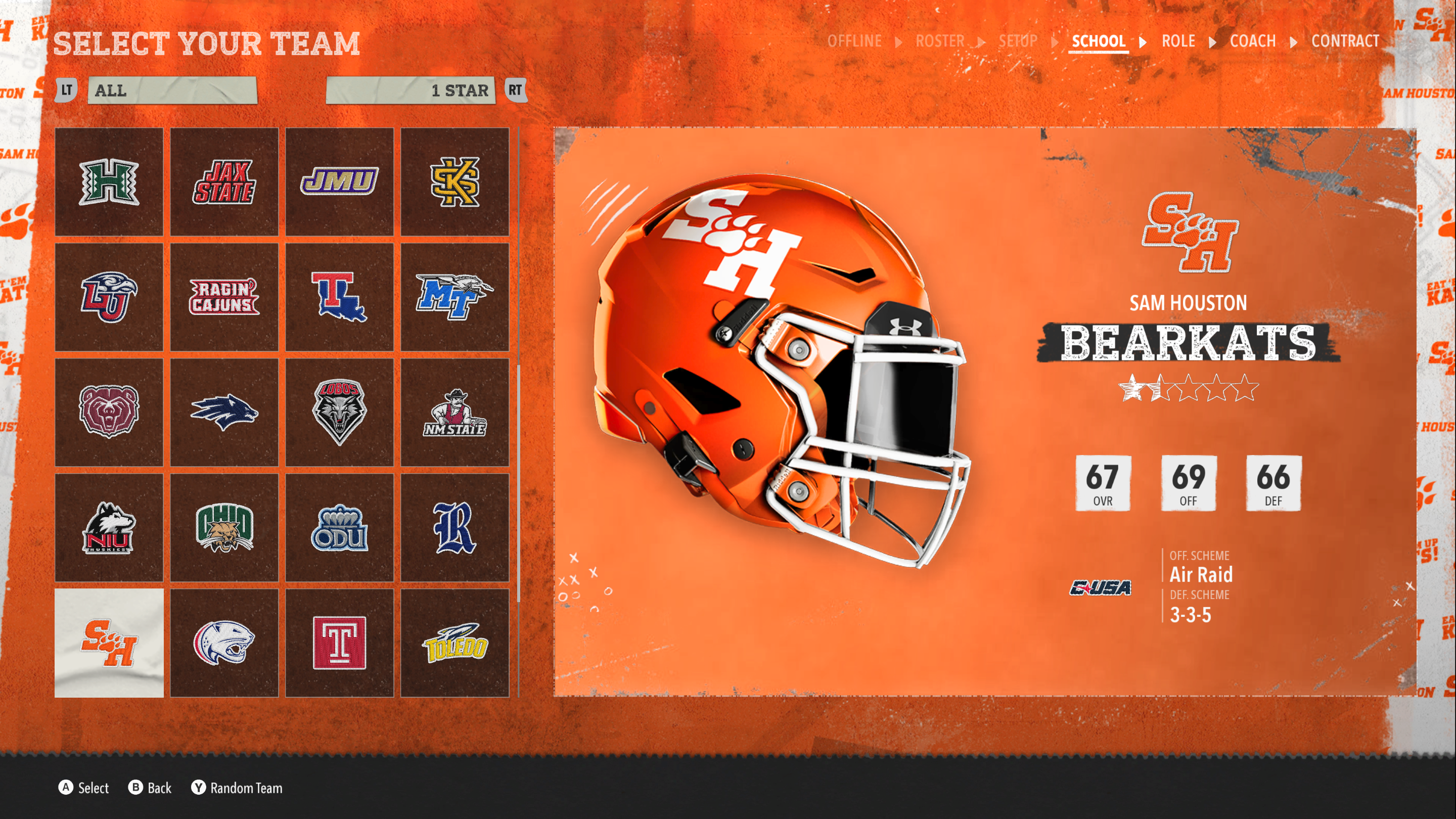This screenshot has width=1456, height=819.
Task: Select the Lobos team tile
Action: click(339, 413)
